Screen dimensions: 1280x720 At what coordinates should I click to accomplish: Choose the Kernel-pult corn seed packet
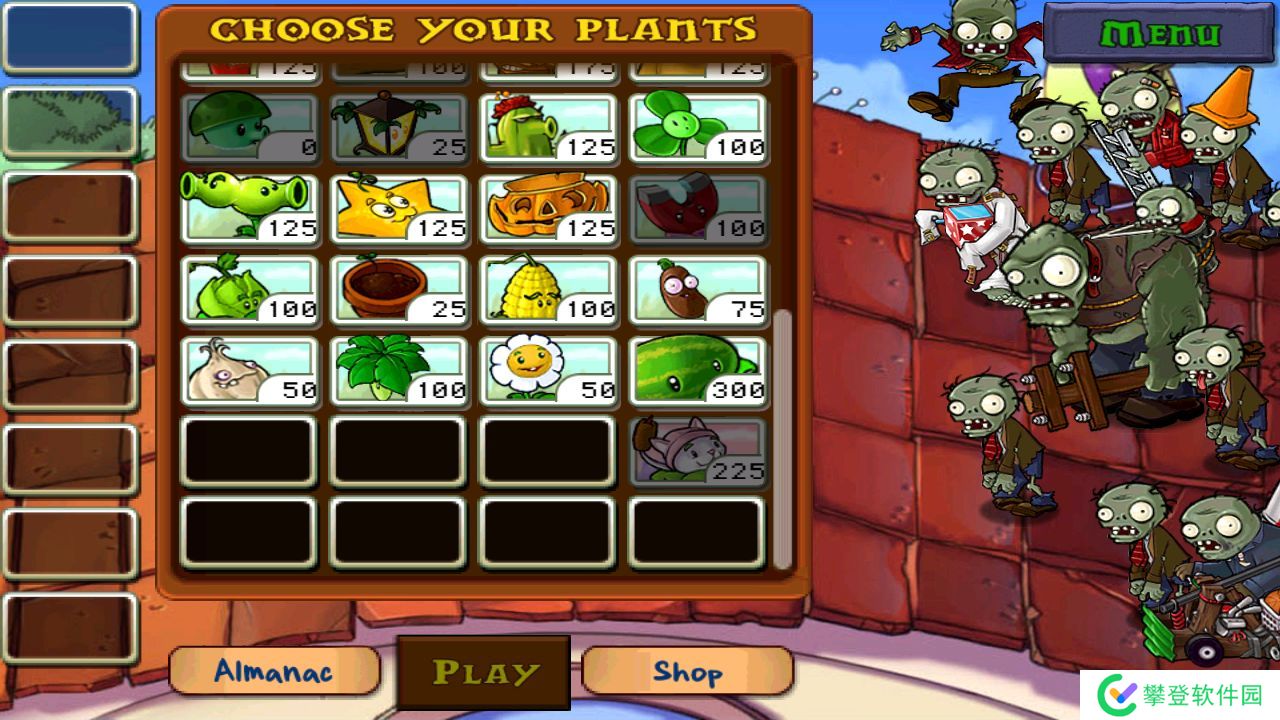[x=549, y=290]
